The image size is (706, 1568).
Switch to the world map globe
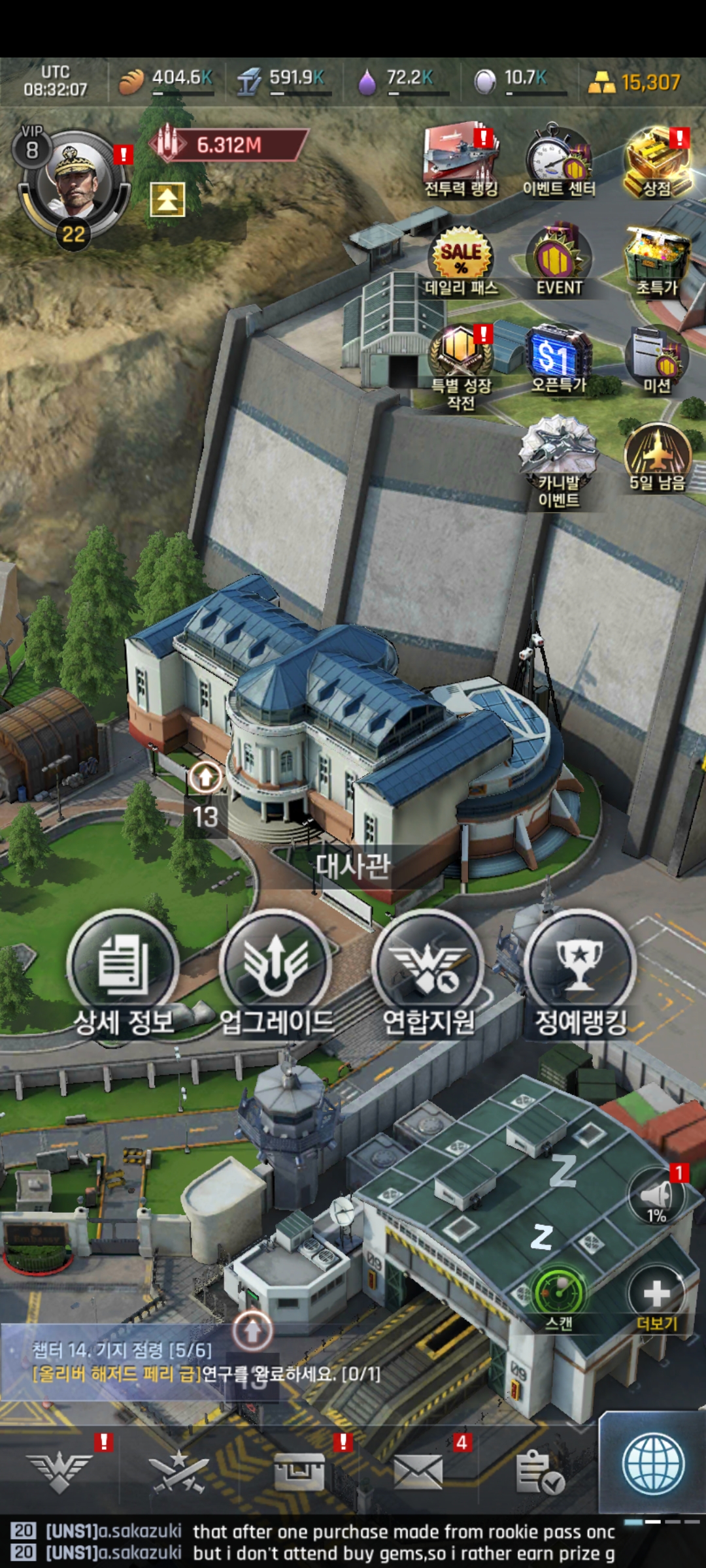(653, 1463)
